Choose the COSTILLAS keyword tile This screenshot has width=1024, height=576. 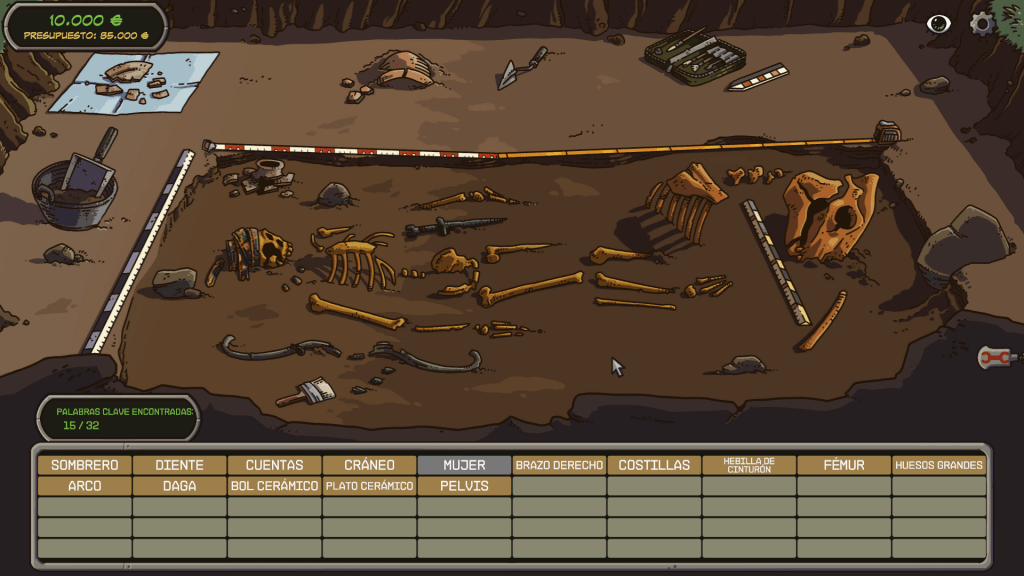(x=654, y=465)
